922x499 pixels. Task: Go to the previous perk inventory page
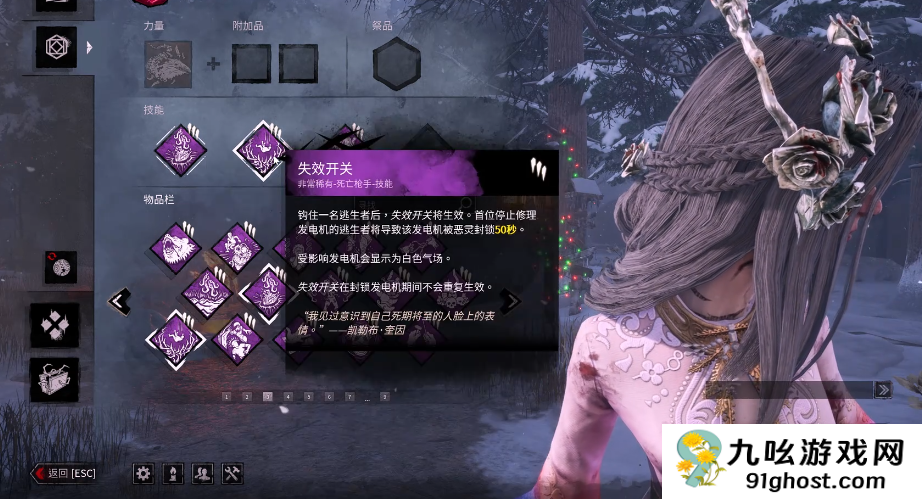[120, 300]
